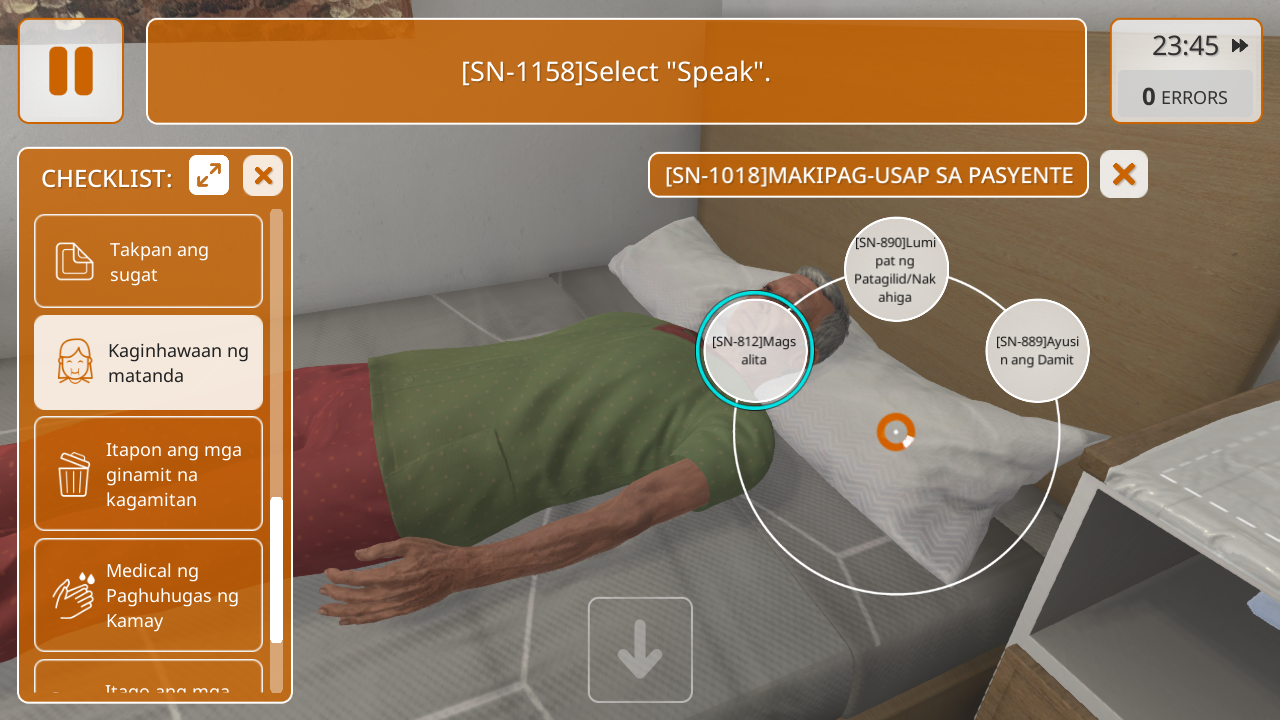Click the checklist scrollbar
This screenshot has width=1280, height=720.
[276, 570]
